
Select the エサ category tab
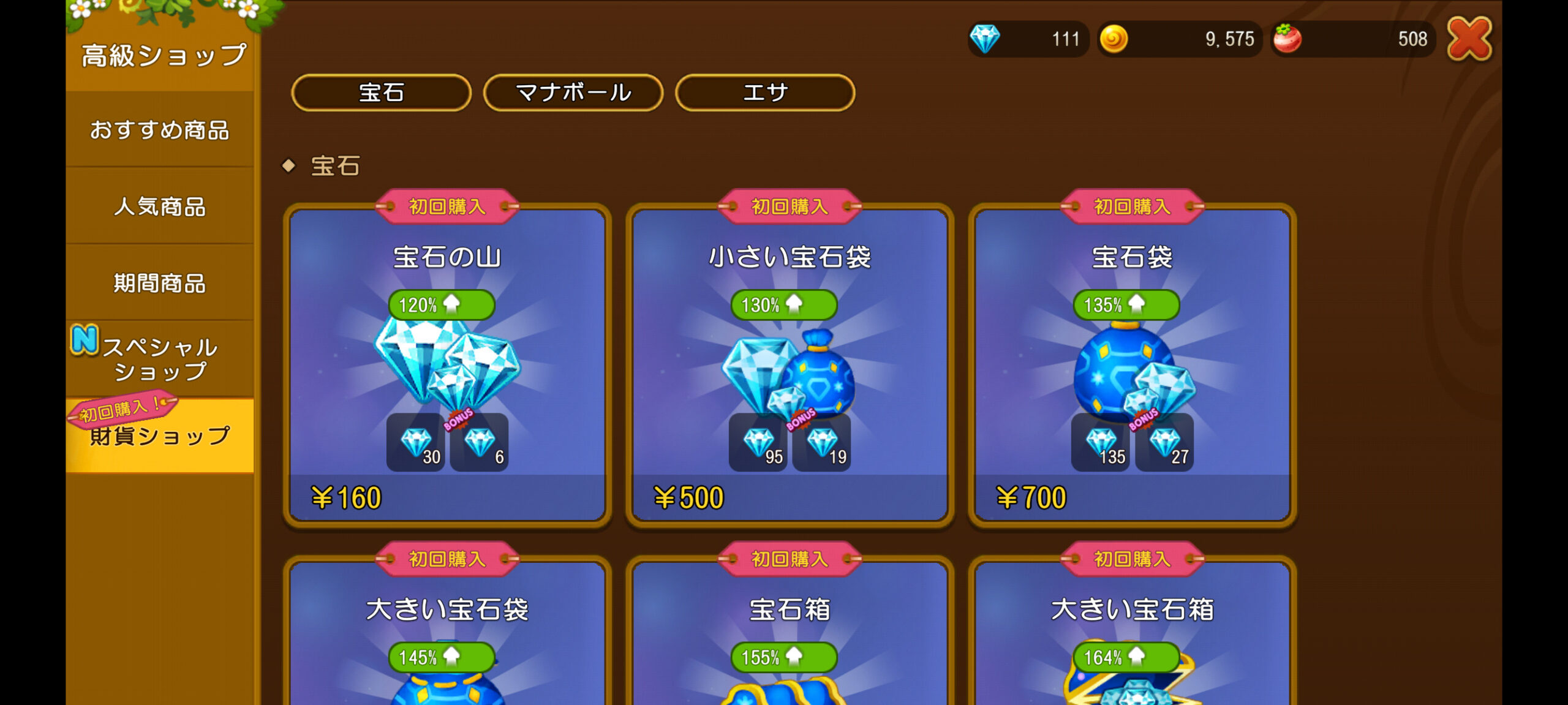pyautogui.click(x=765, y=93)
